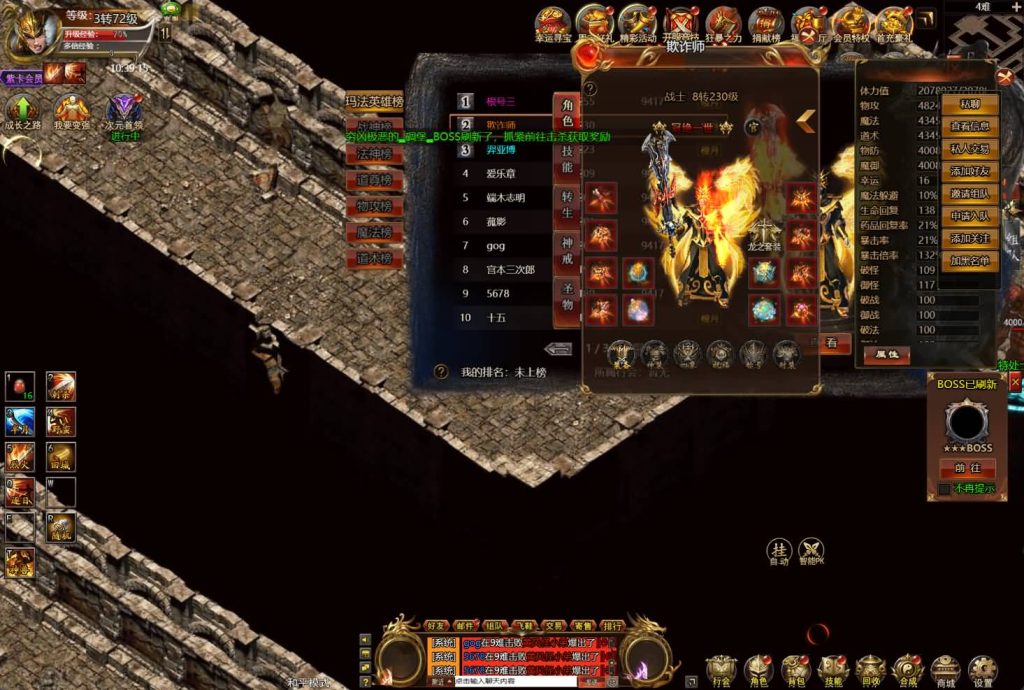This screenshot has height=690, width=1024.
Task: Open the 私聊 private chat option
Action: [x=969, y=104]
